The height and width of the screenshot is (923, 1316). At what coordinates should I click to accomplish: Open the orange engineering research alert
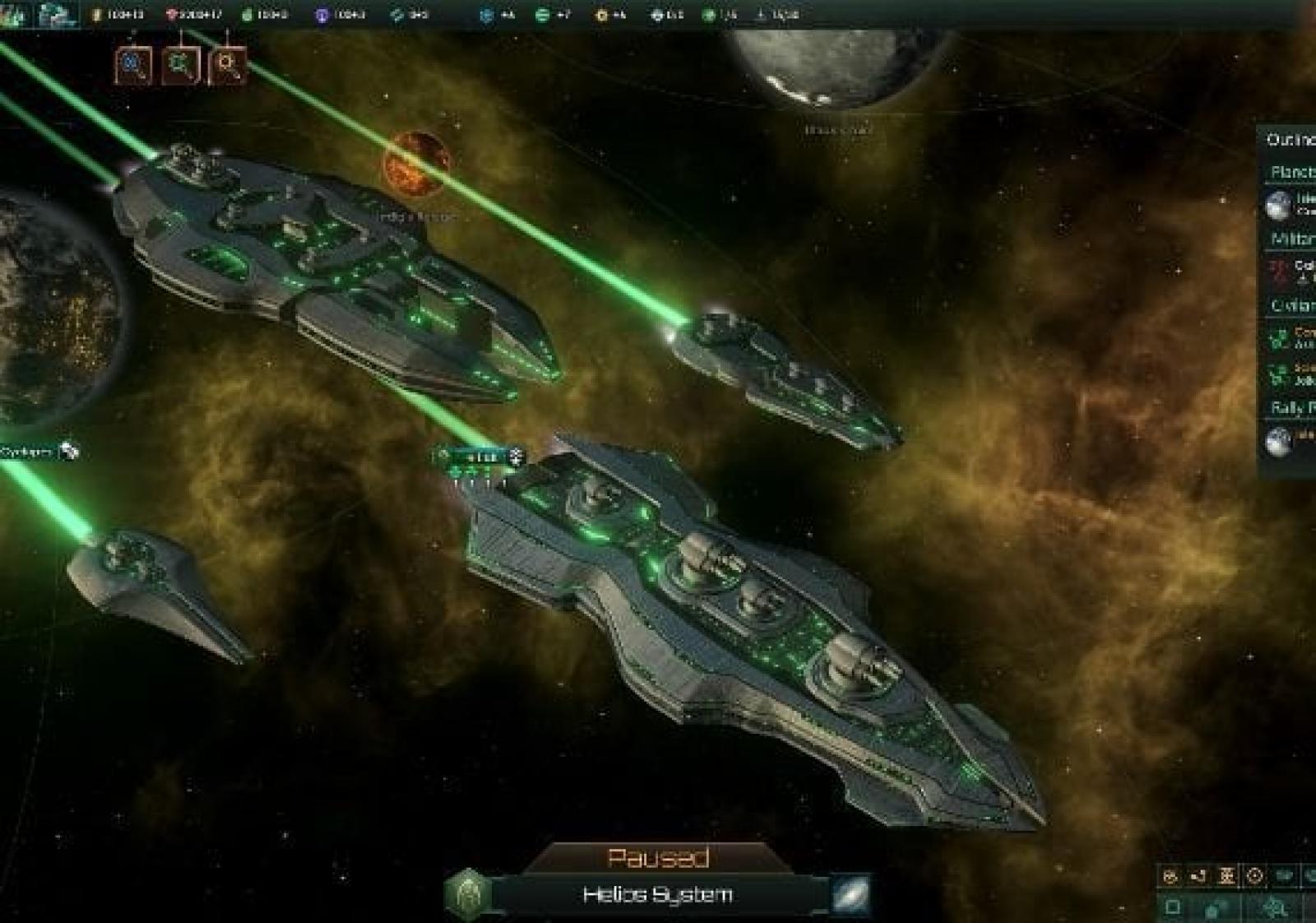[228, 65]
